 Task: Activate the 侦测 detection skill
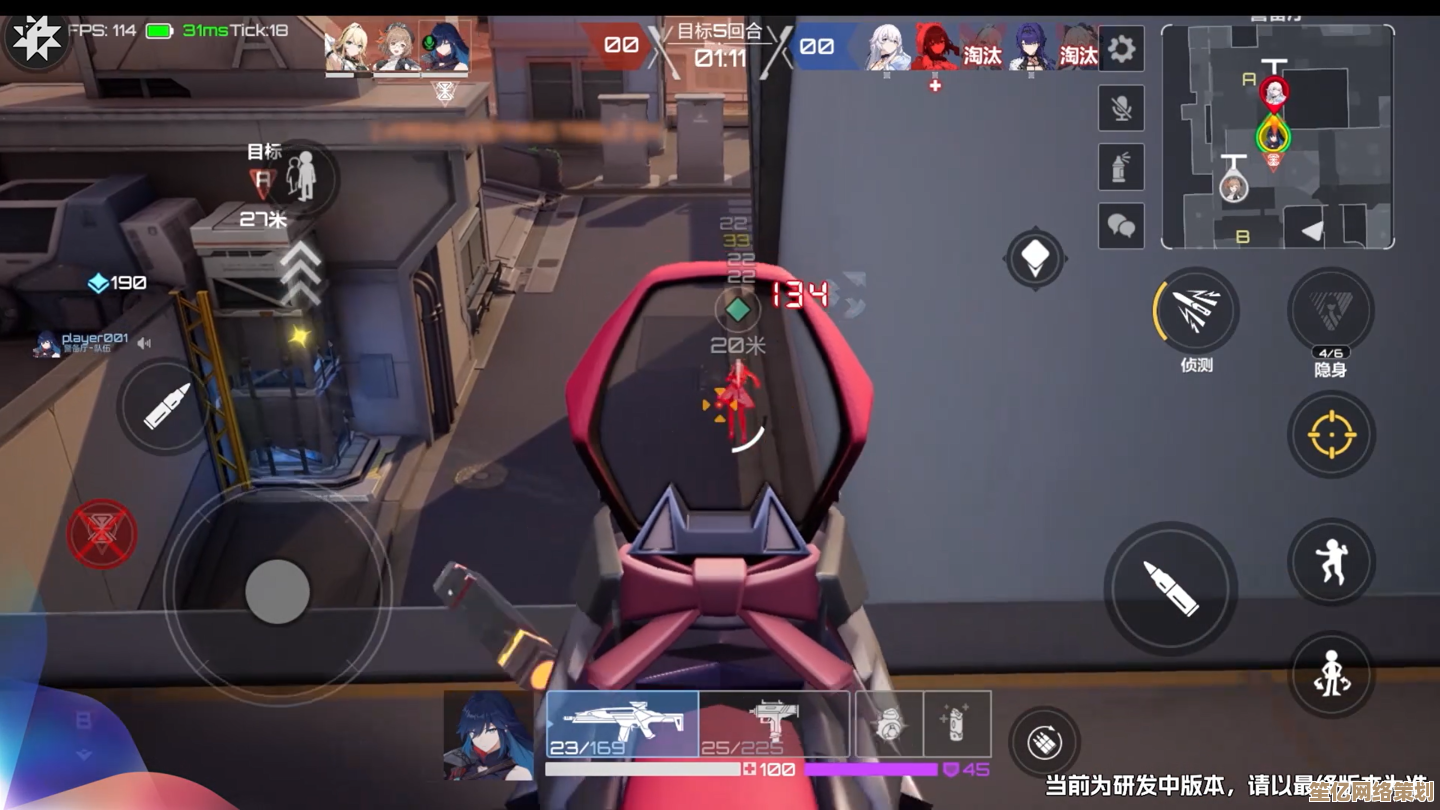pos(1196,311)
